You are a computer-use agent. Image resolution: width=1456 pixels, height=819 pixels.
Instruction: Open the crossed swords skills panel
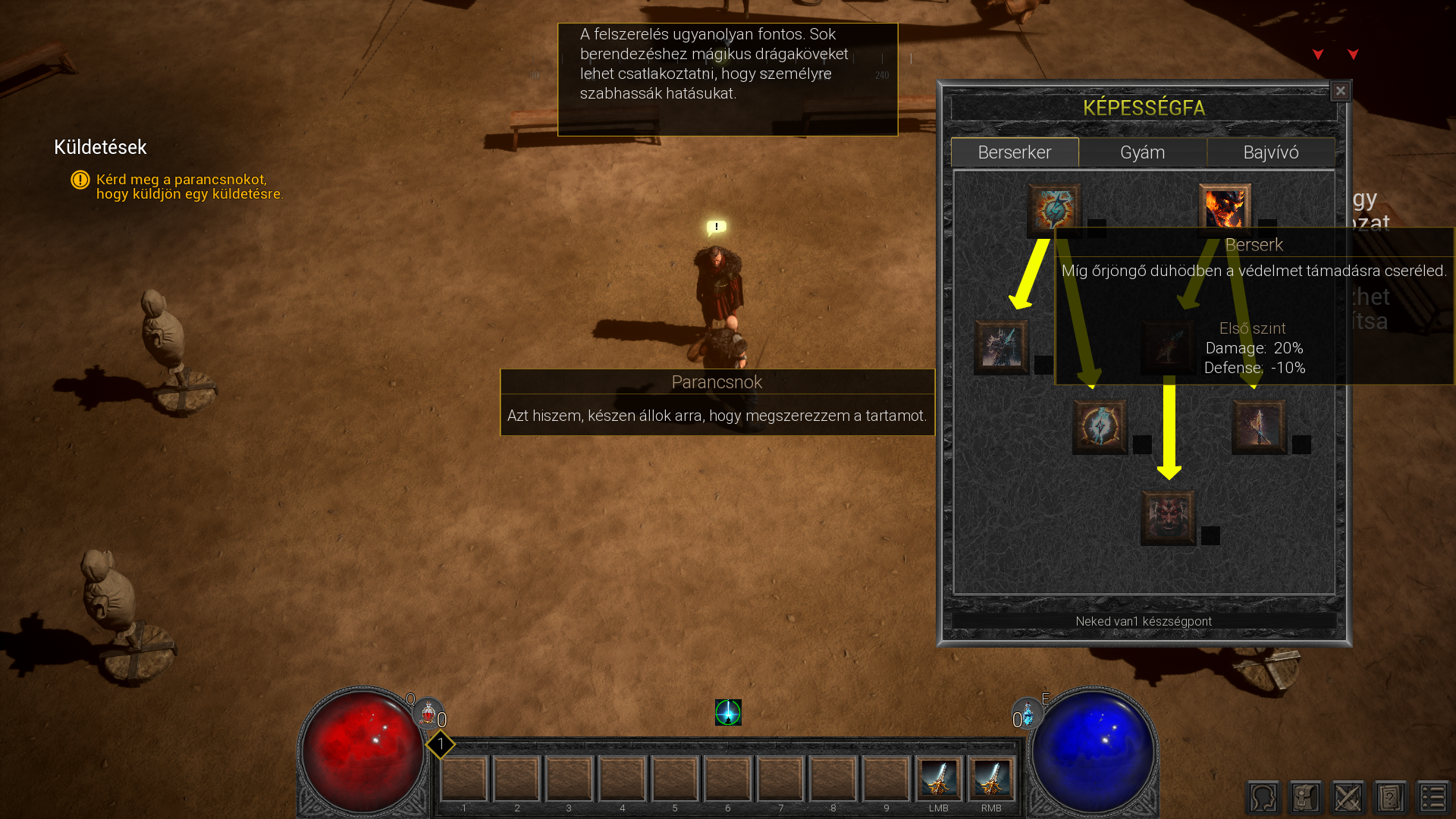(x=1348, y=798)
